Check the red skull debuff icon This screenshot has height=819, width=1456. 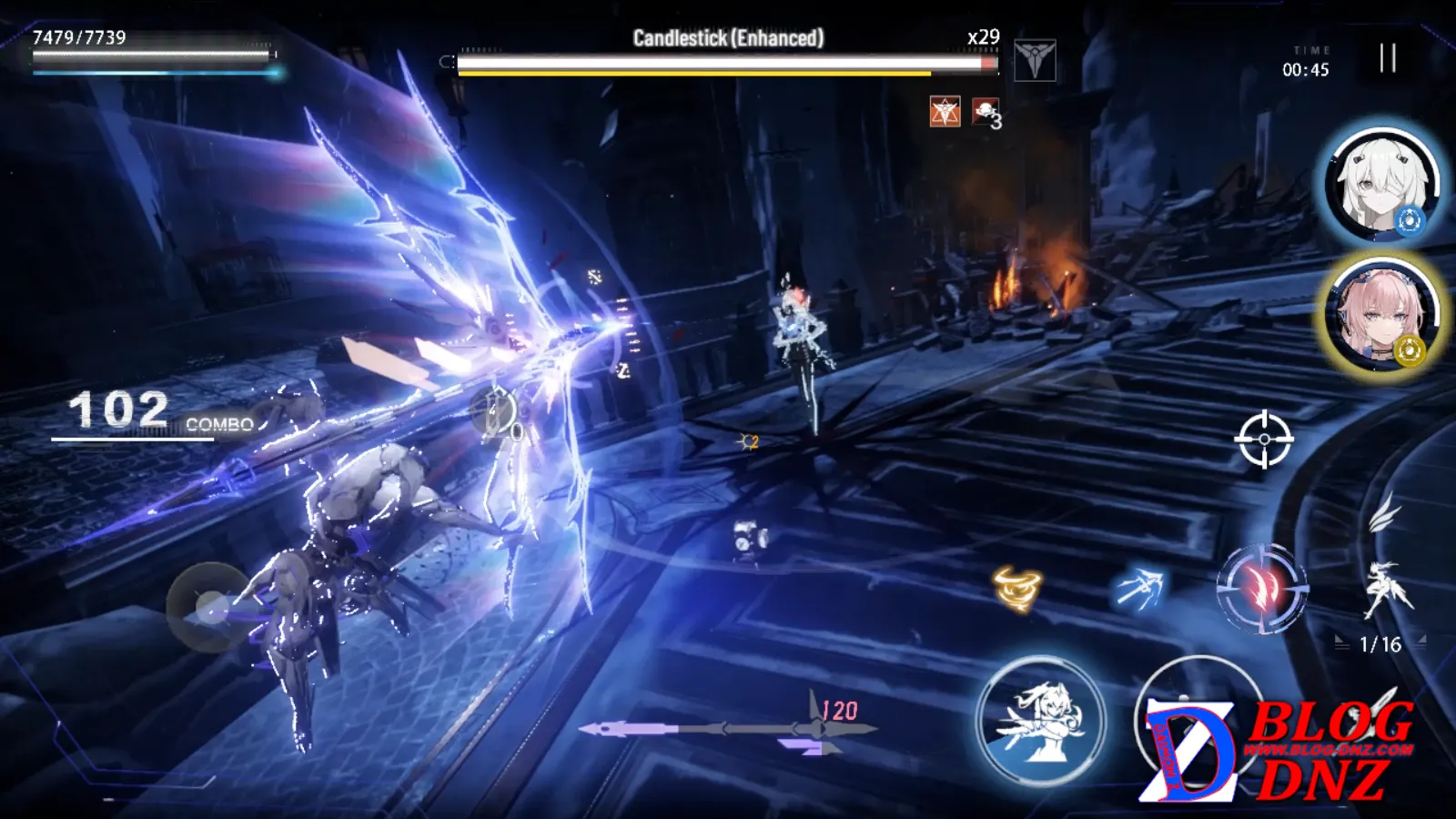[985, 112]
